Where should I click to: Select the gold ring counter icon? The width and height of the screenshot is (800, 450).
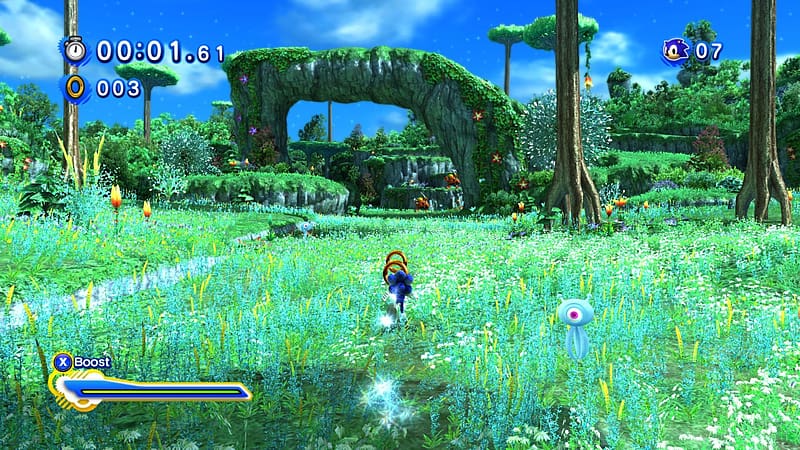point(76,87)
